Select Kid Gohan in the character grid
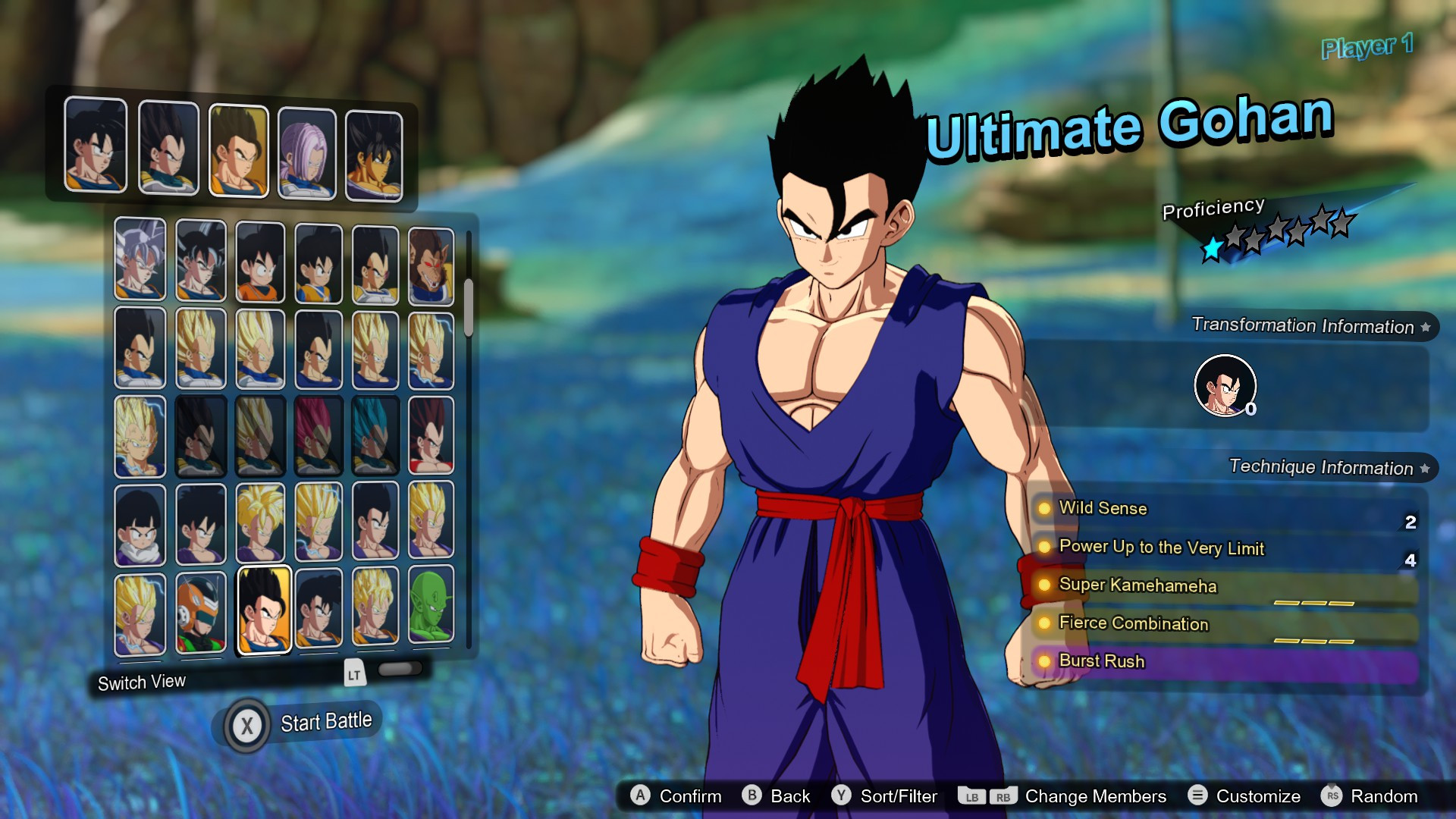Viewport: 1456px width, 819px height. click(140, 523)
